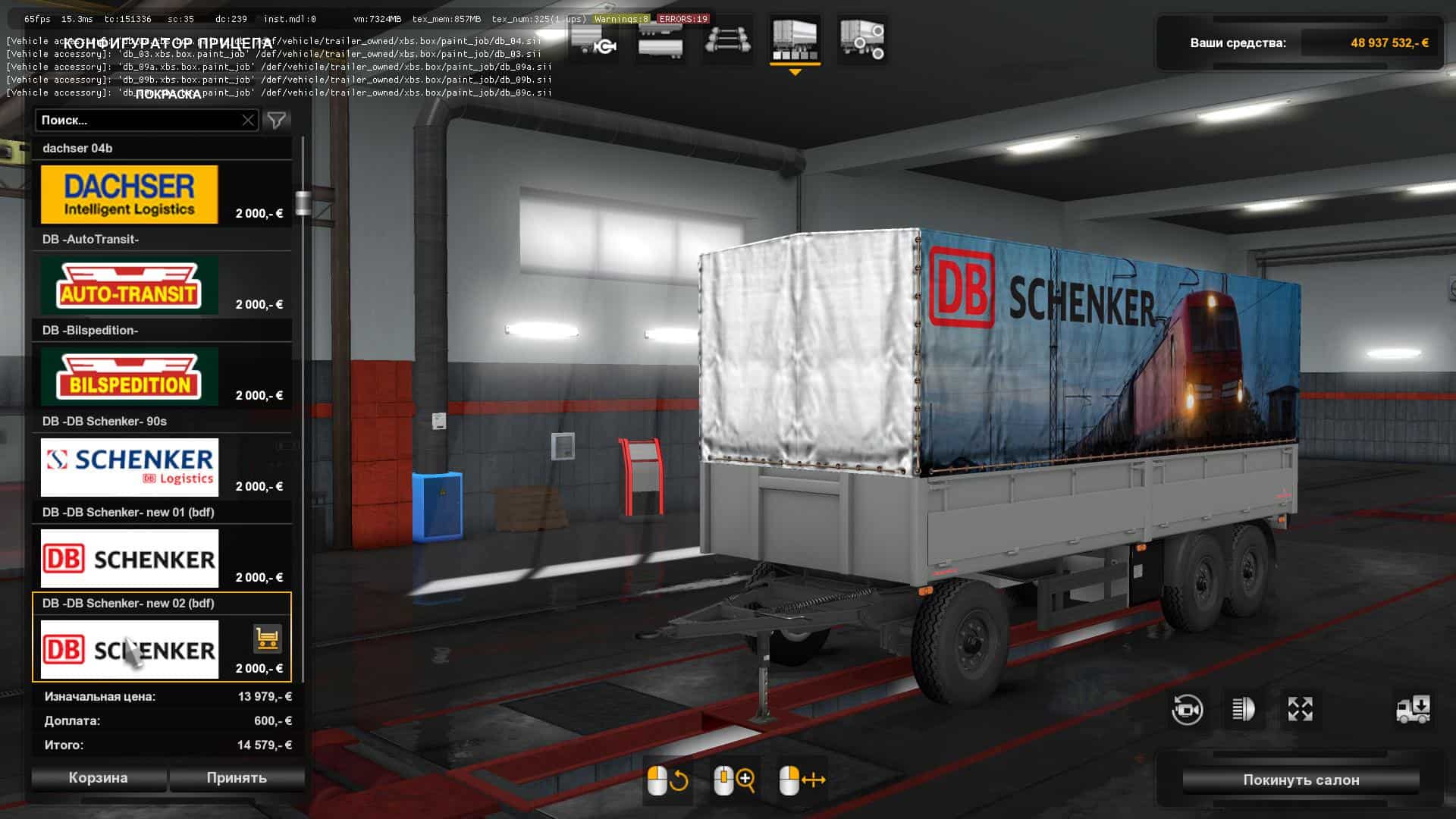Activate the fullscreen expand arrows icon
This screenshot has width=1456, height=819.
point(1300,710)
